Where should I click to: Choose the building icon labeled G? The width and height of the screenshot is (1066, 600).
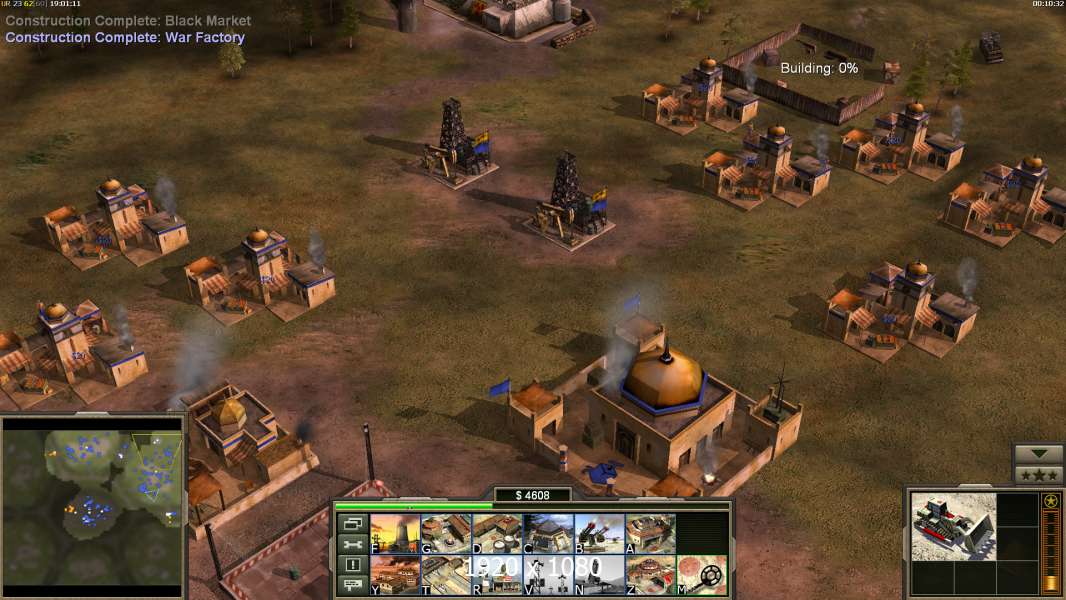445,533
